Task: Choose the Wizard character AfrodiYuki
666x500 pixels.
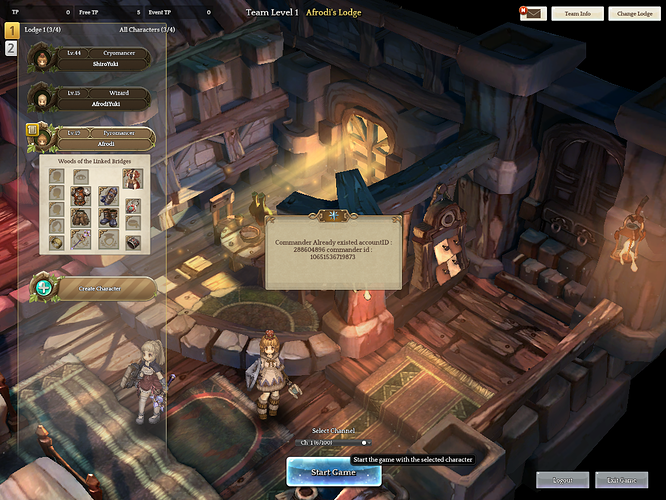Action: (95, 98)
